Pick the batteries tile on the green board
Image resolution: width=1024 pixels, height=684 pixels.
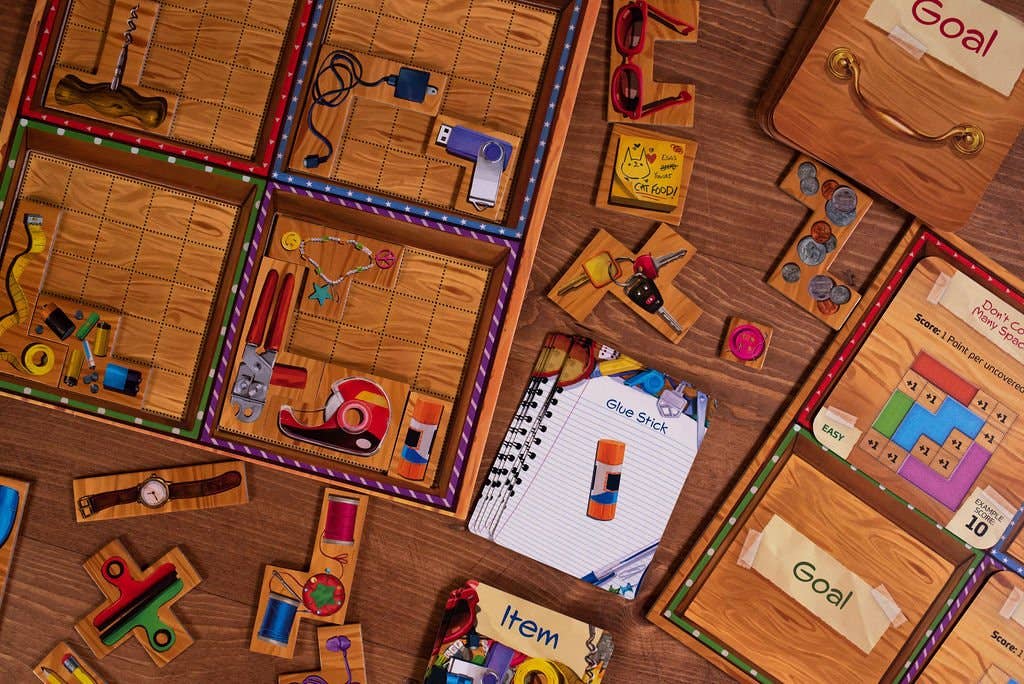coord(82,345)
